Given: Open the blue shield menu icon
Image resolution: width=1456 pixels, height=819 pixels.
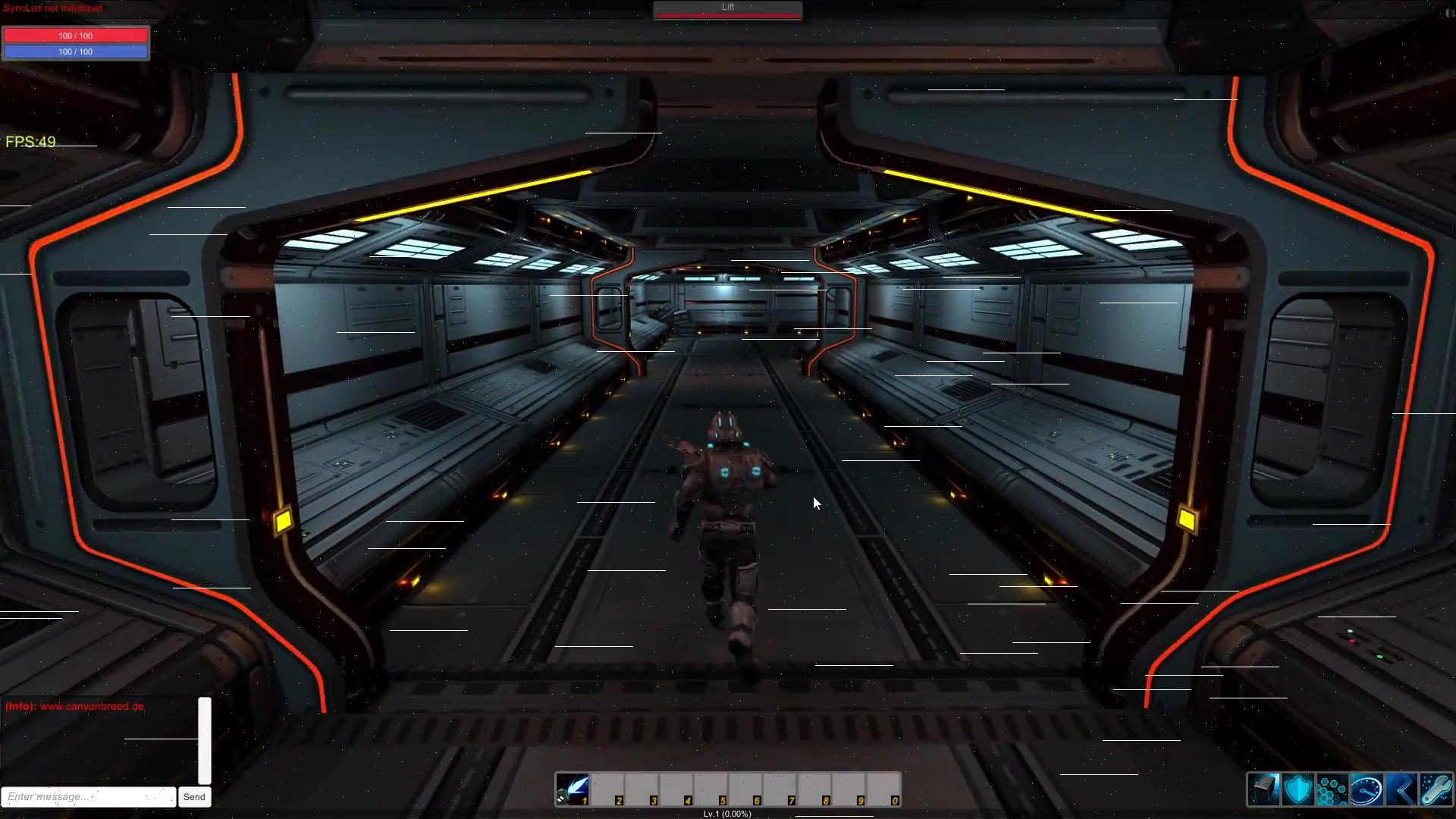Looking at the screenshot, I should click(x=1298, y=789).
